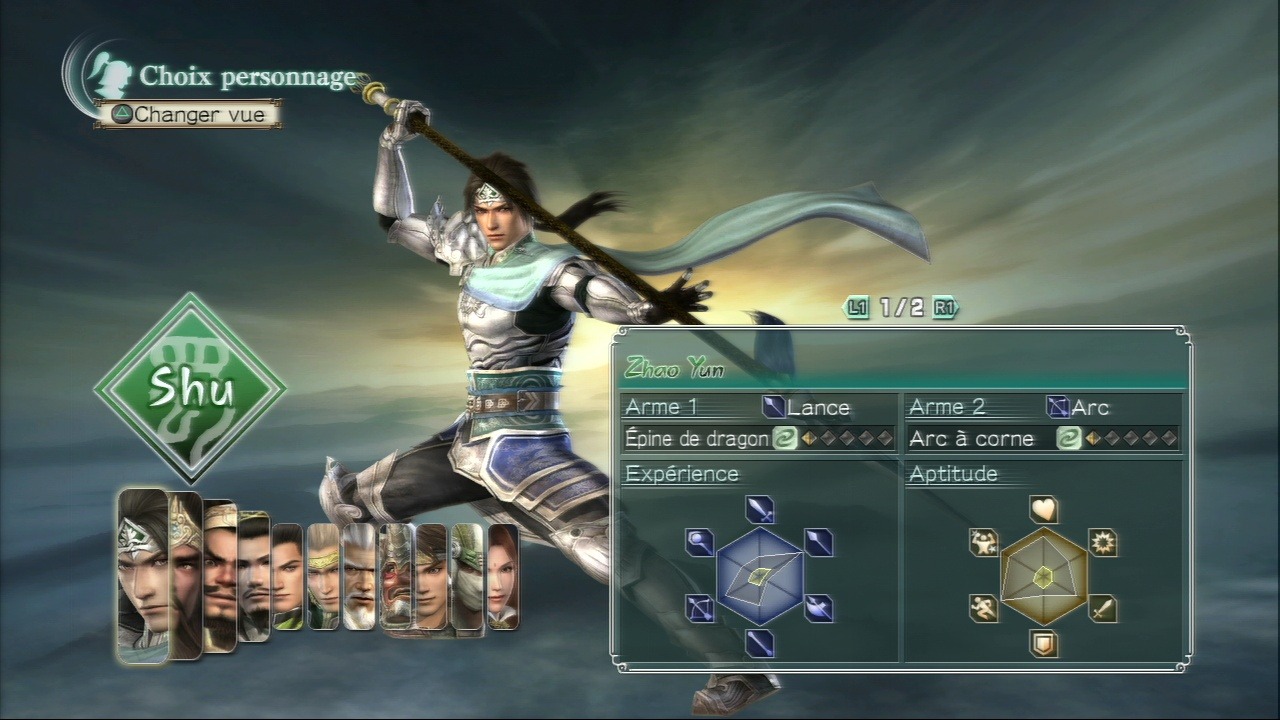Screen dimensions: 1280x720
Task: Choose the Épine de dragon weapon
Action: (759, 438)
